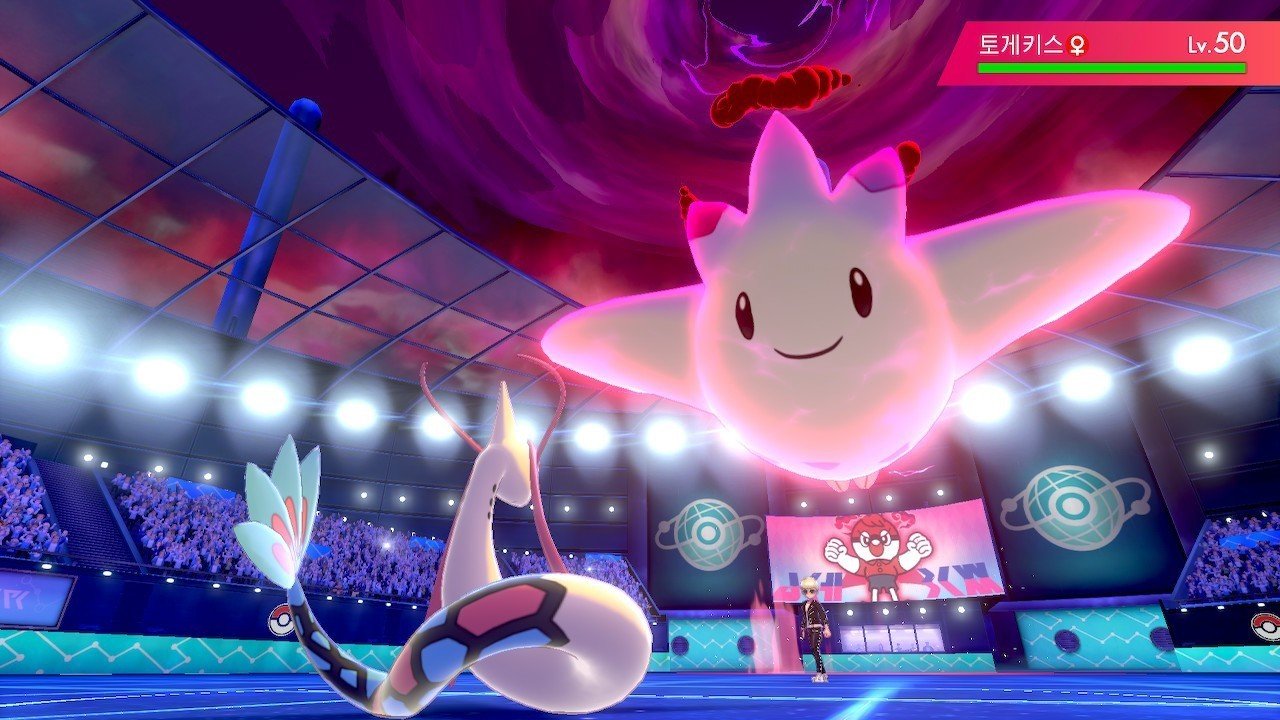The image size is (1280, 720).
Task: Expand the jumbotron advertisement screen
Action: click(x=877, y=550)
